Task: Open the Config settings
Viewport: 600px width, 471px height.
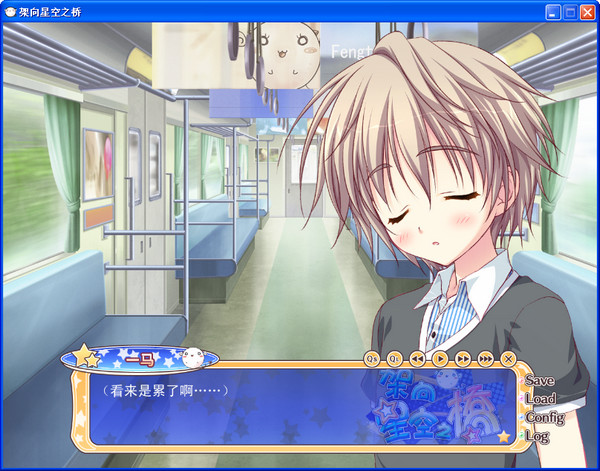Action: pyautogui.click(x=543, y=418)
